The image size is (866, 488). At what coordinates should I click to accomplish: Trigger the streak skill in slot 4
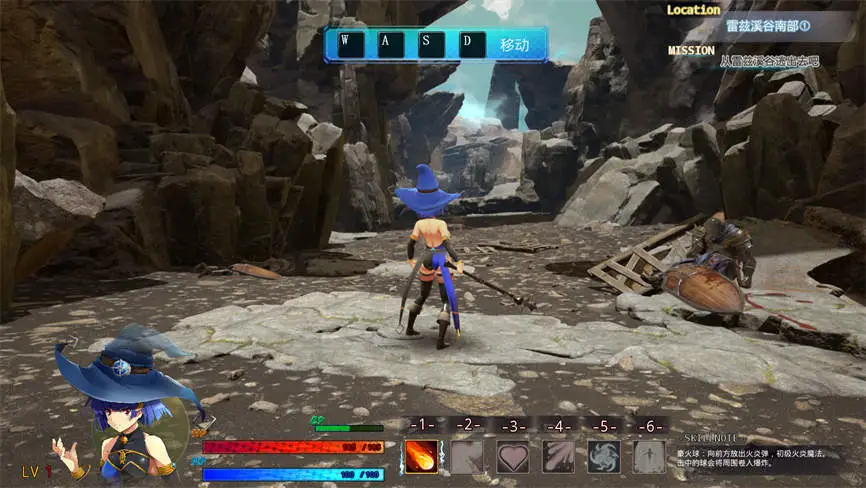(558, 456)
